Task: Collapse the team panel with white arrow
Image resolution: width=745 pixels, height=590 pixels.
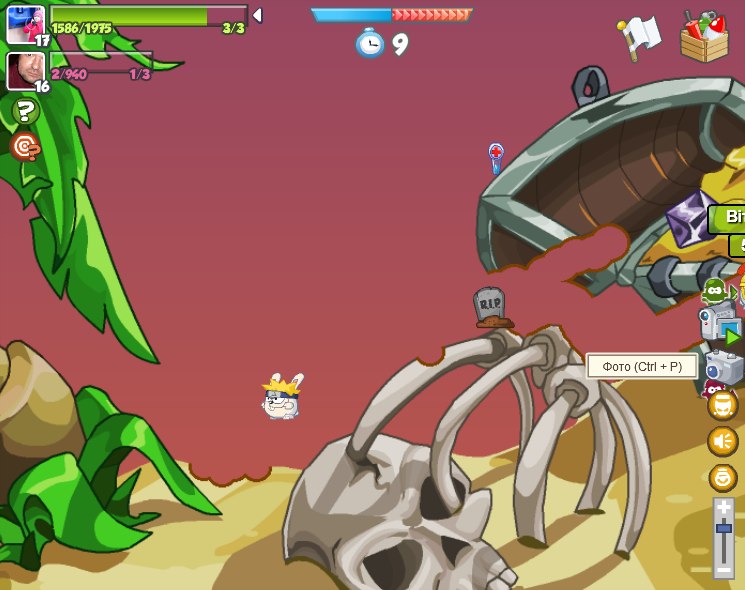Action: tap(257, 15)
